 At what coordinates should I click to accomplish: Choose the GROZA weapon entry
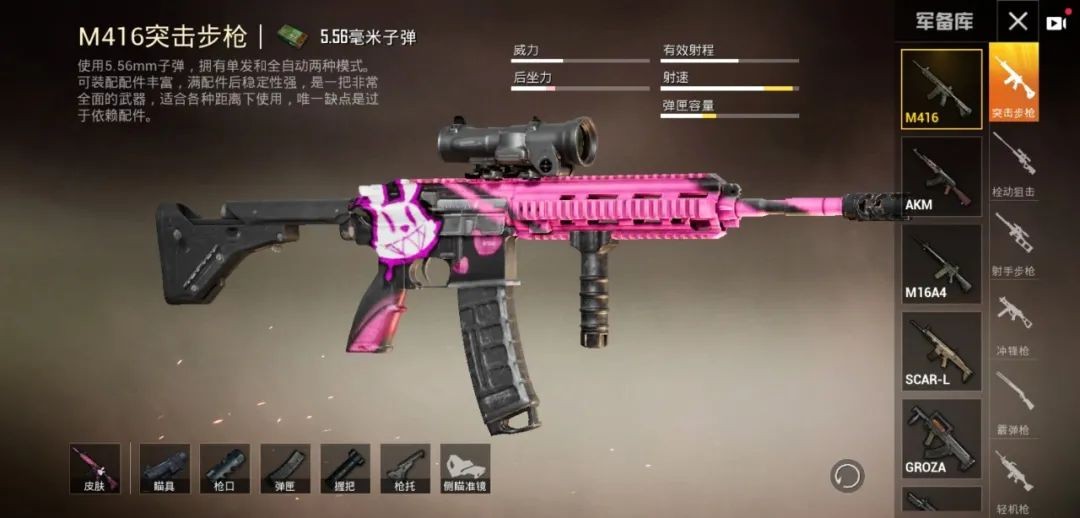pyautogui.click(x=941, y=438)
